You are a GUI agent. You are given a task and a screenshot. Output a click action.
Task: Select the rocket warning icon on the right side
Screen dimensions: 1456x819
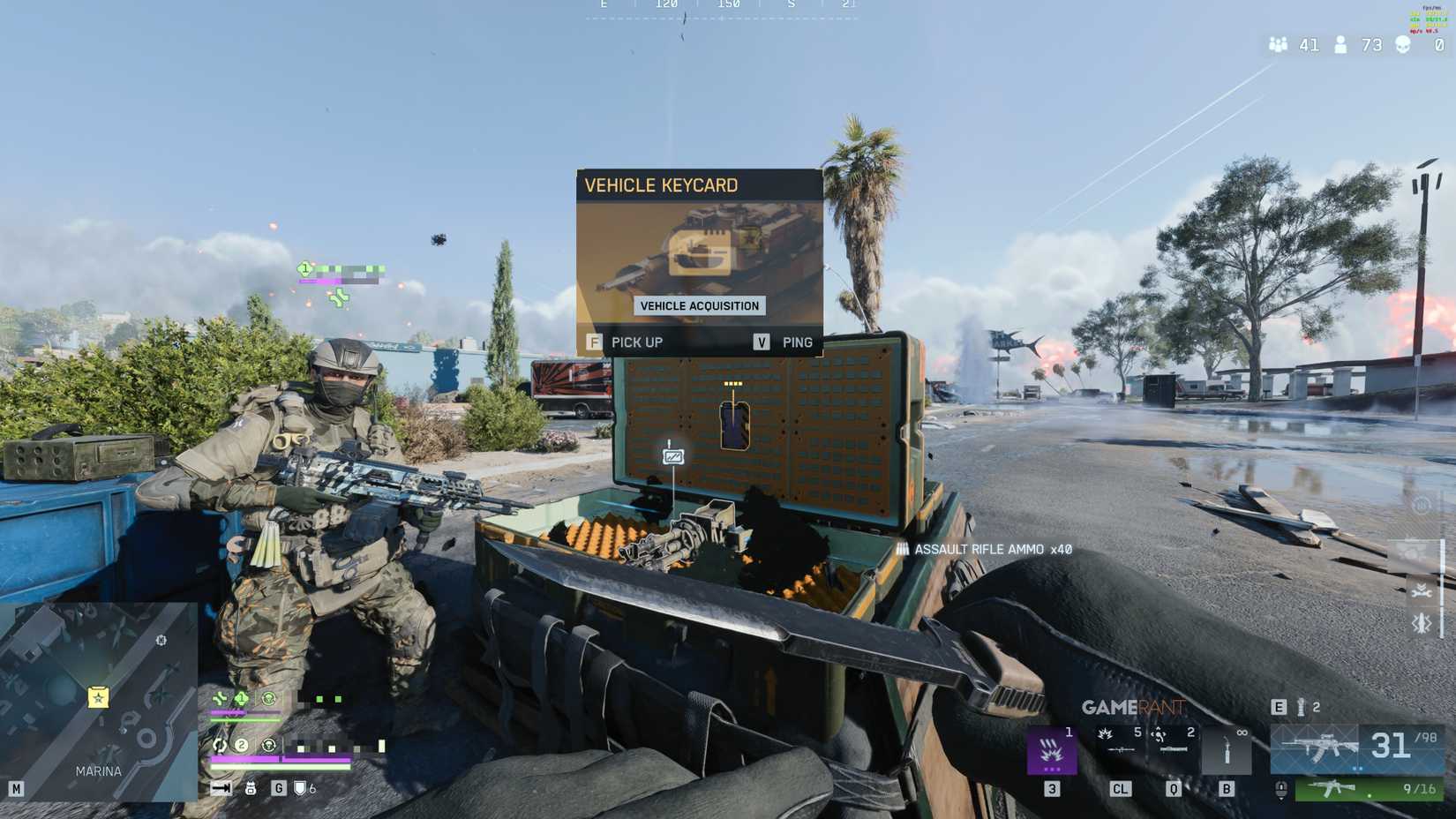[1421, 624]
